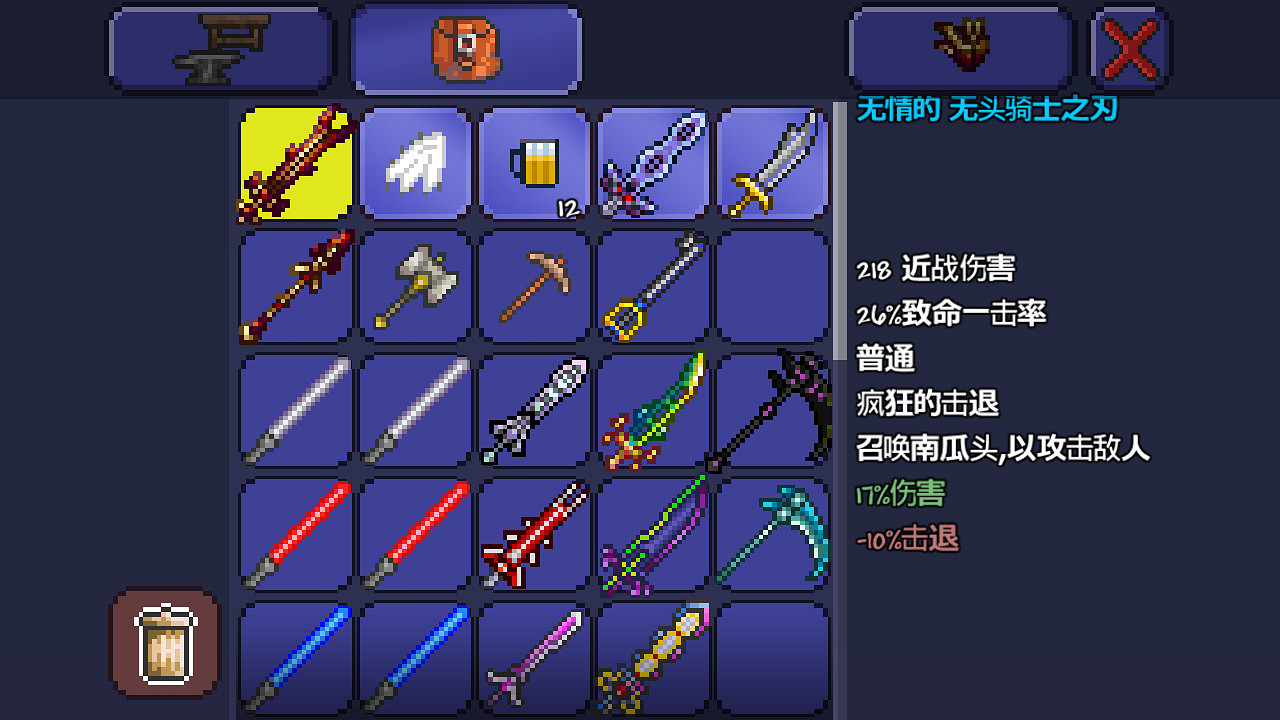
Task: Select a red phaseblade
Action: (293, 532)
